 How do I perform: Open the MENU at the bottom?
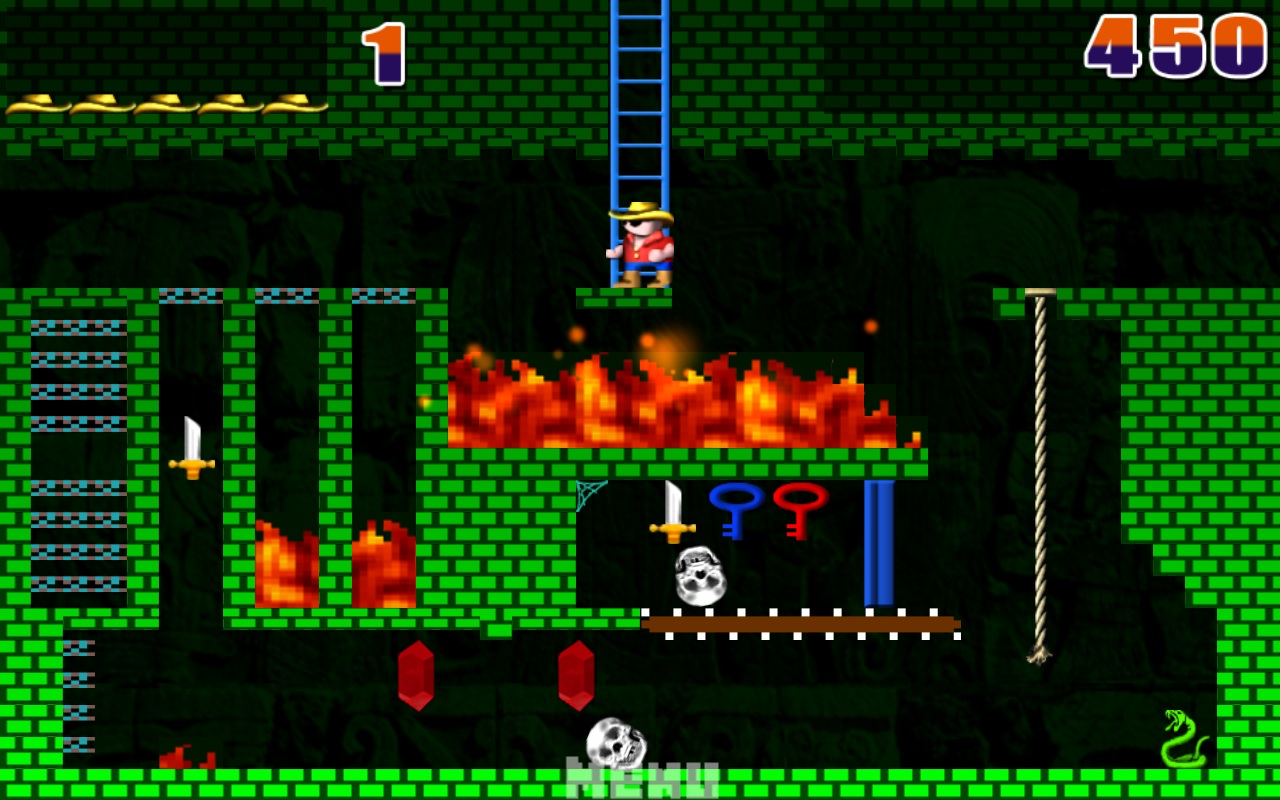[x=640, y=780]
